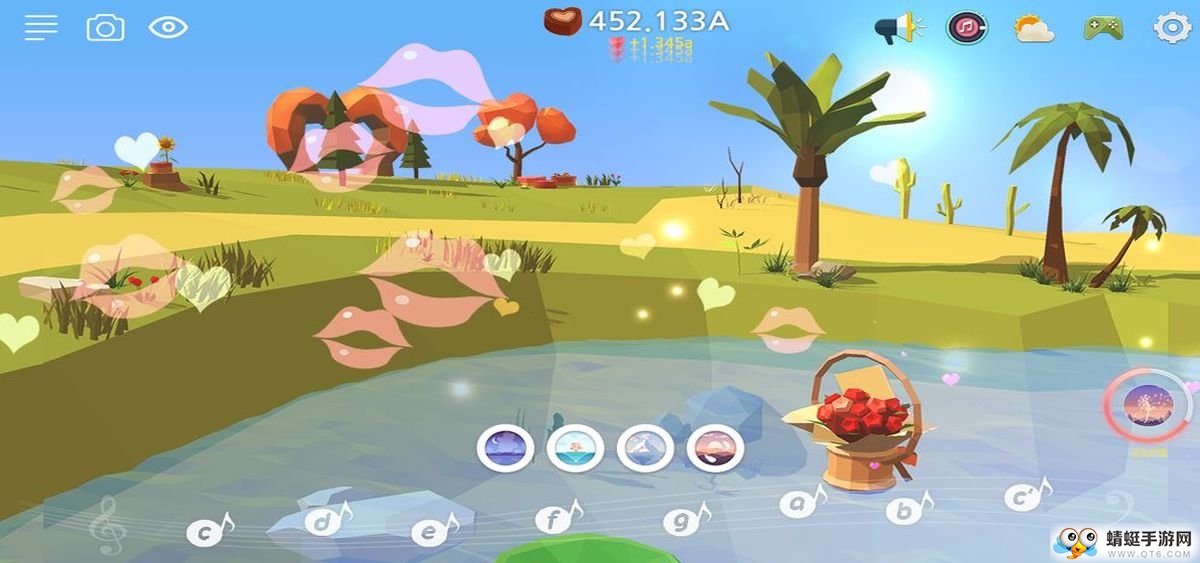This screenshot has width=1200, height=563.
Task: Toggle interface visibility with the eye icon
Action: pos(168,28)
